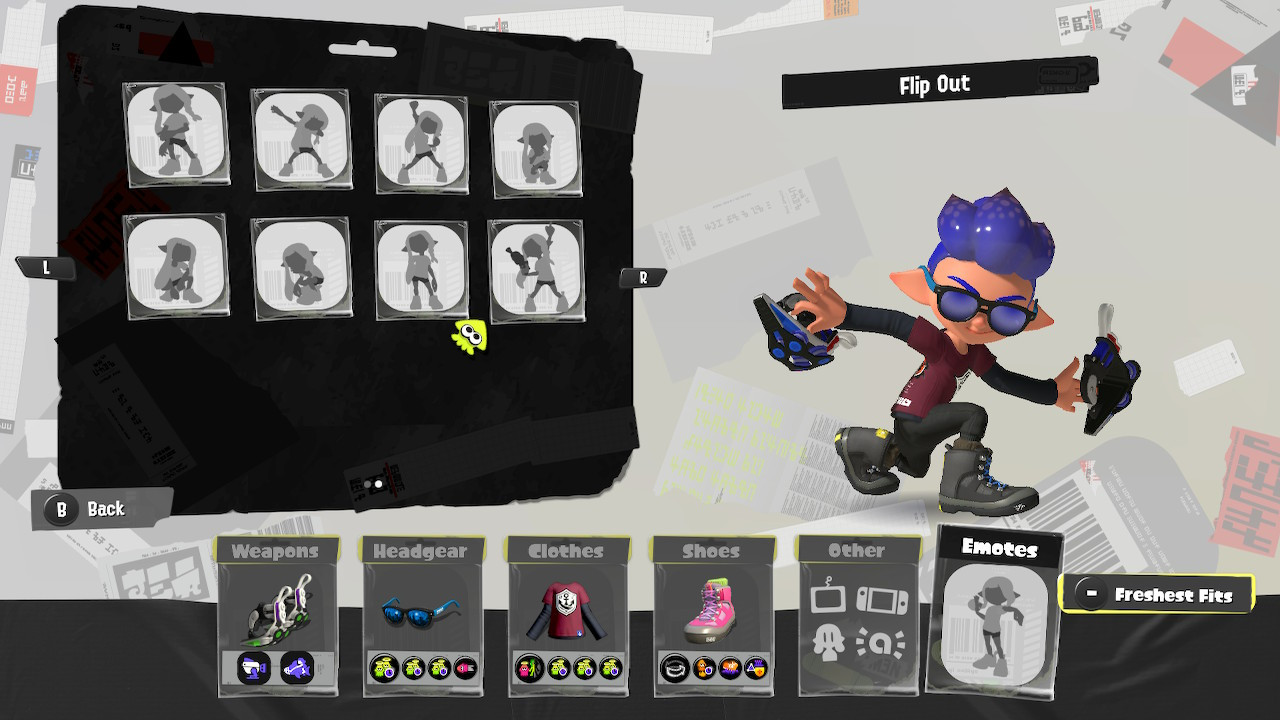The width and height of the screenshot is (1280, 720).
Task: Click the second page indicator dot
Action: point(378,483)
